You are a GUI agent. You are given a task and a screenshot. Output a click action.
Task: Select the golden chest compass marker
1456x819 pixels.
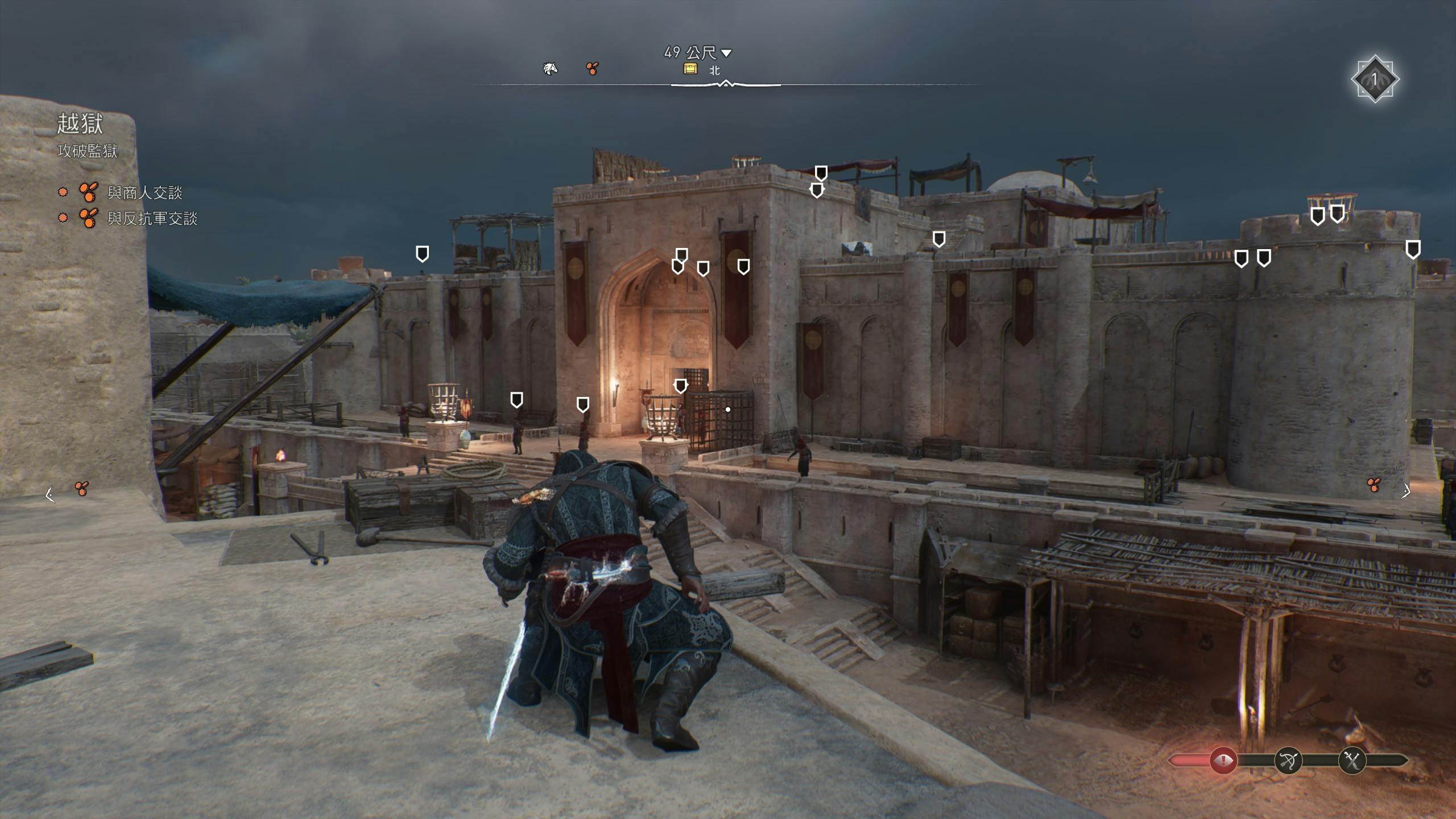[x=690, y=69]
